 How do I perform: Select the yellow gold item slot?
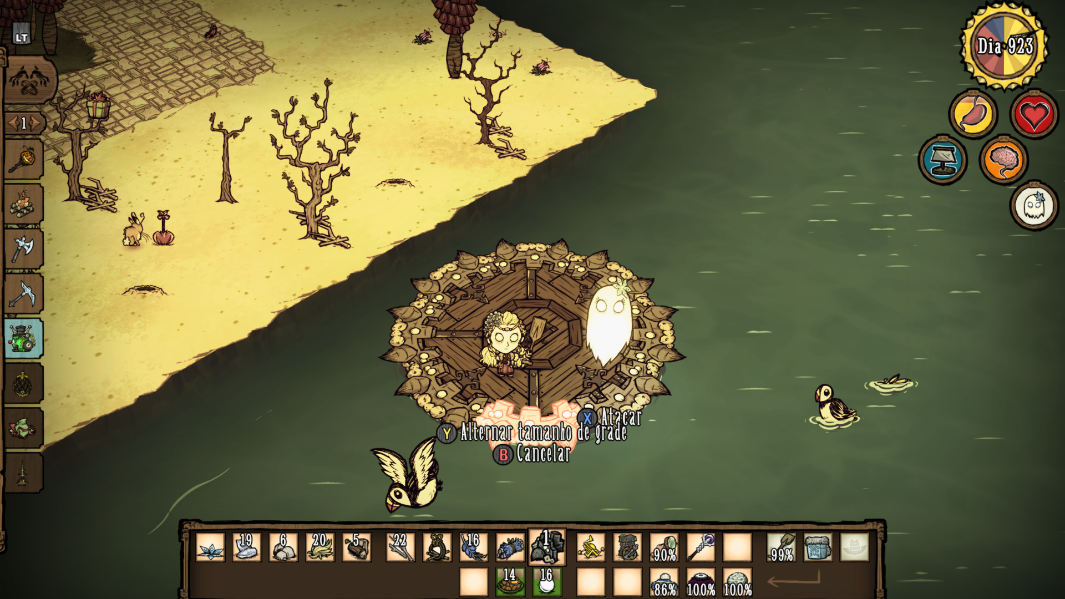pos(591,547)
